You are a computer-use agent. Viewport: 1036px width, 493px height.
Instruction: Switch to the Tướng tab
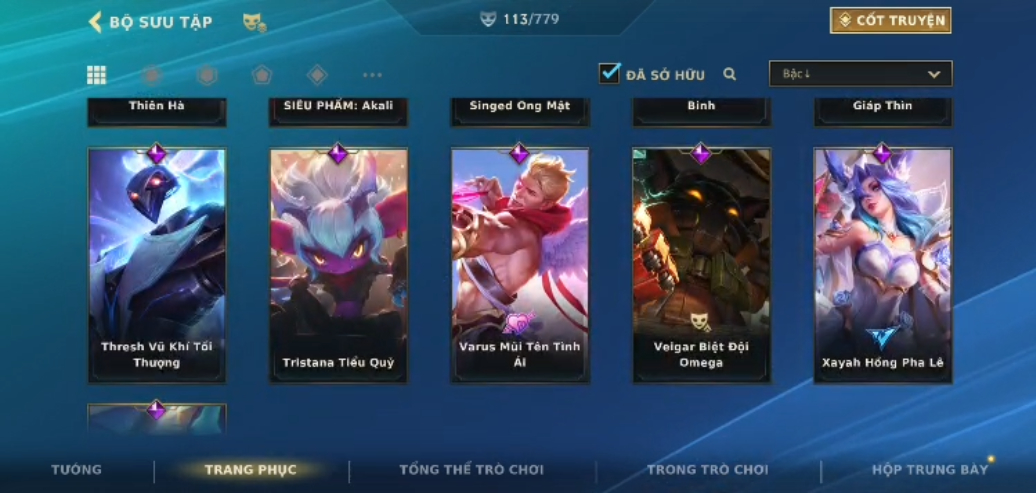tap(77, 470)
